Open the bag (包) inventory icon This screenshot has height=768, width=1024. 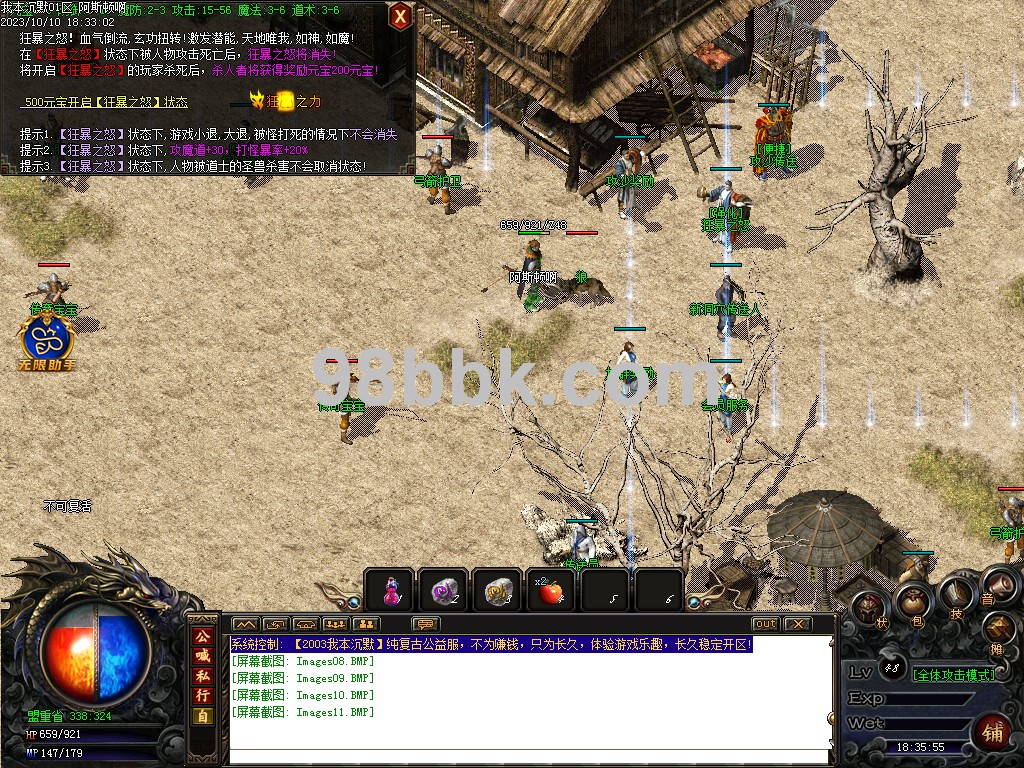pos(912,601)
